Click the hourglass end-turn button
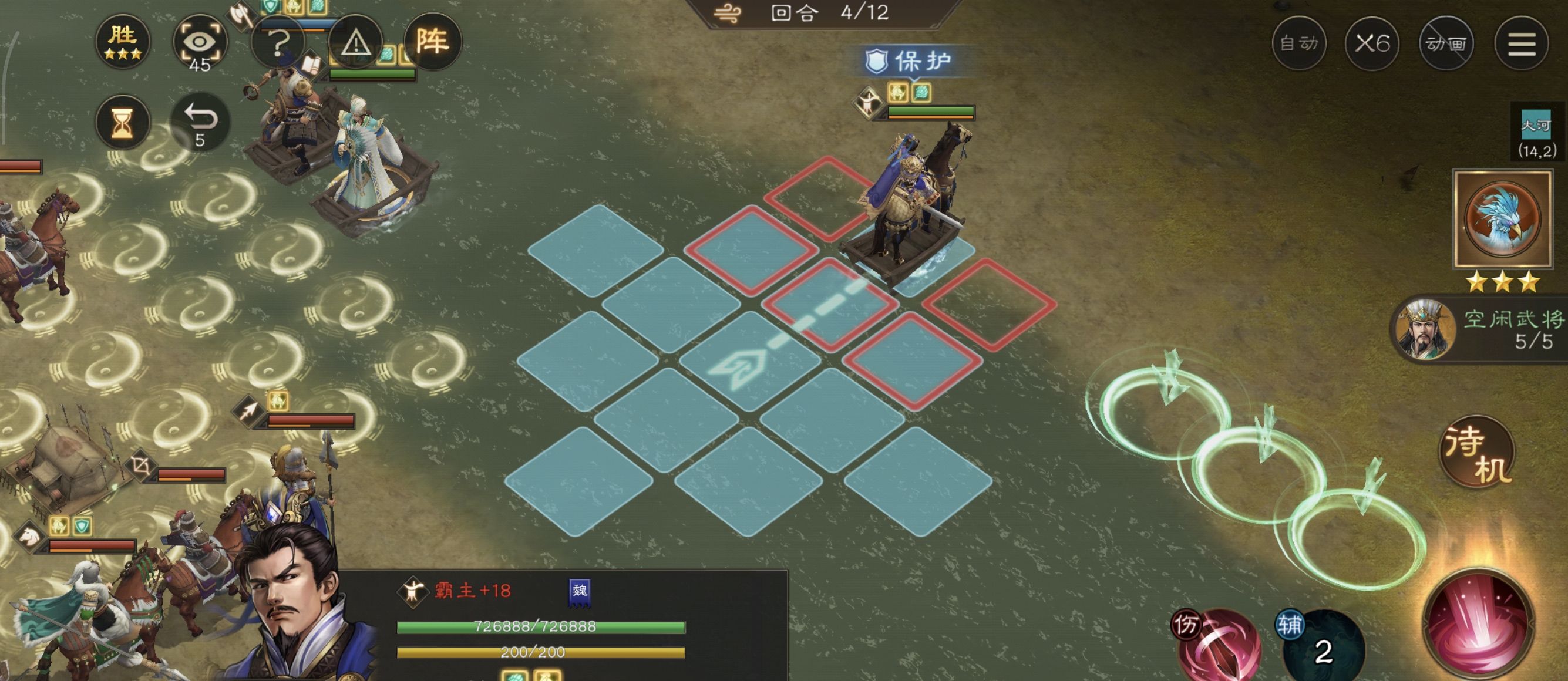The image size is (1568, 681). coord(122,122)
